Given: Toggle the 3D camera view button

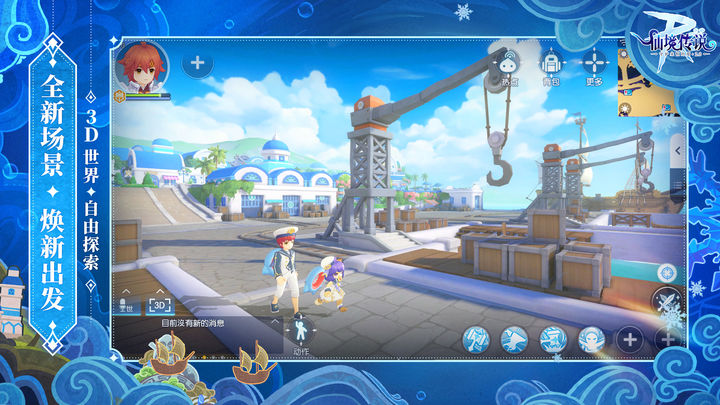Looking at the screenshot, I should [160, 304].
